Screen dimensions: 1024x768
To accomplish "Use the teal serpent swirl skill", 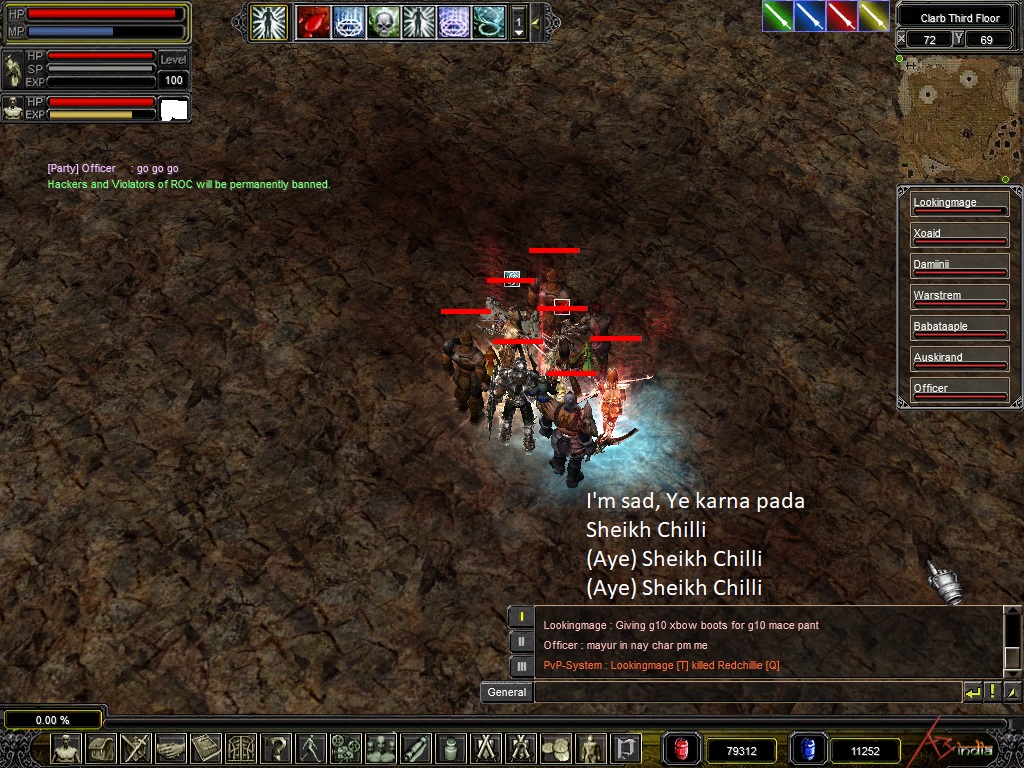I will pos(488,21).
